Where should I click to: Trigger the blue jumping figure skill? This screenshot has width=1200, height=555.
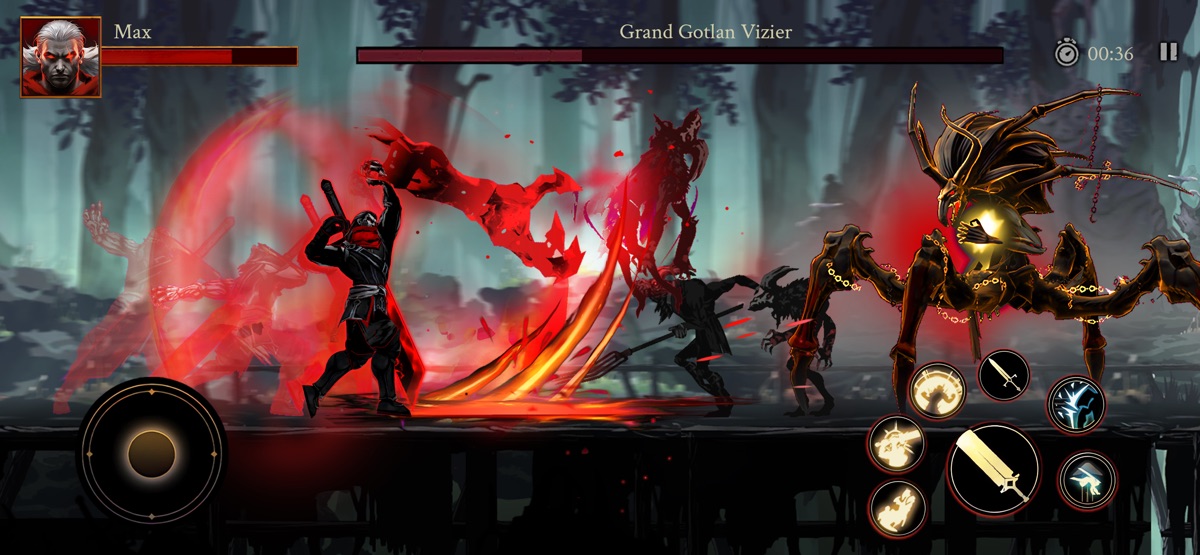(x=1087, y=479)
